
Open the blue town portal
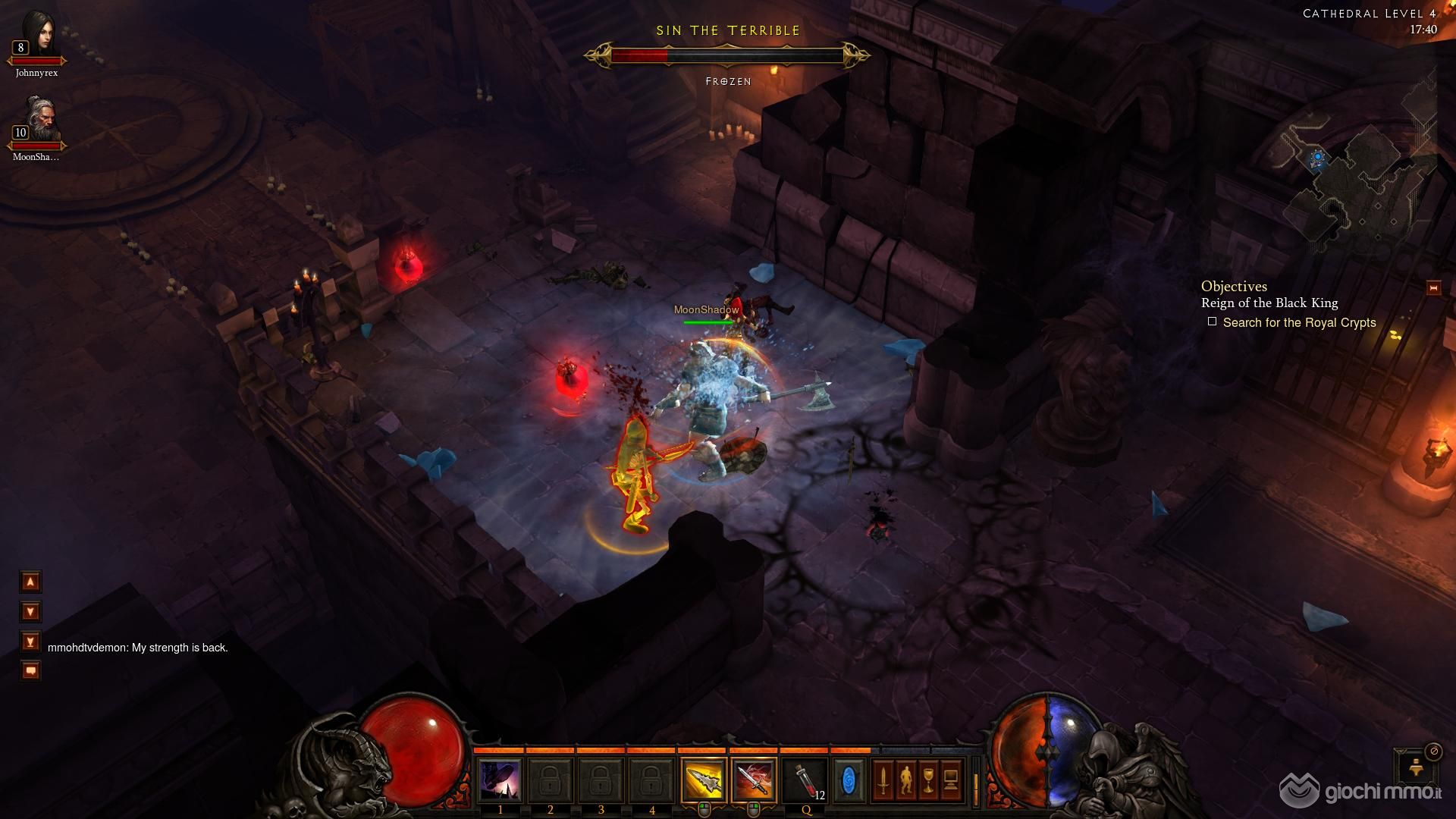pyautogui.click(x=849, y=780)
